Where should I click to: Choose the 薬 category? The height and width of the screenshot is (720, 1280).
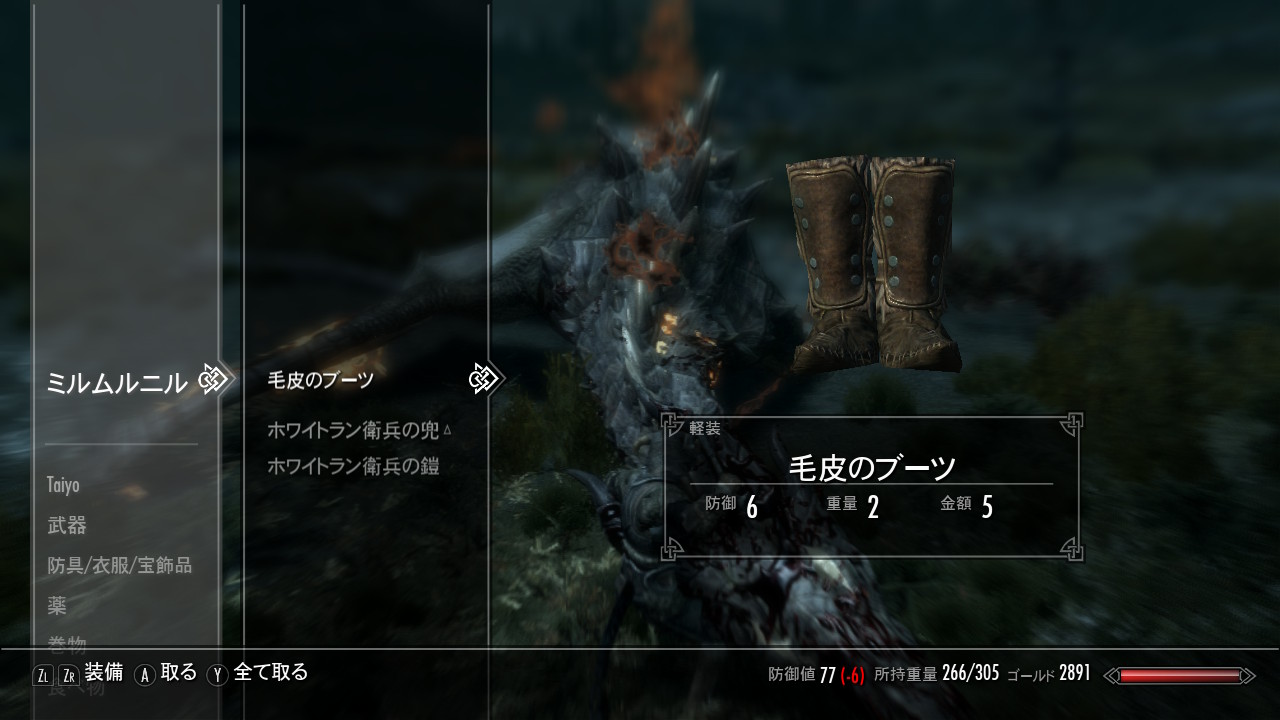click(x=57, y=605)
